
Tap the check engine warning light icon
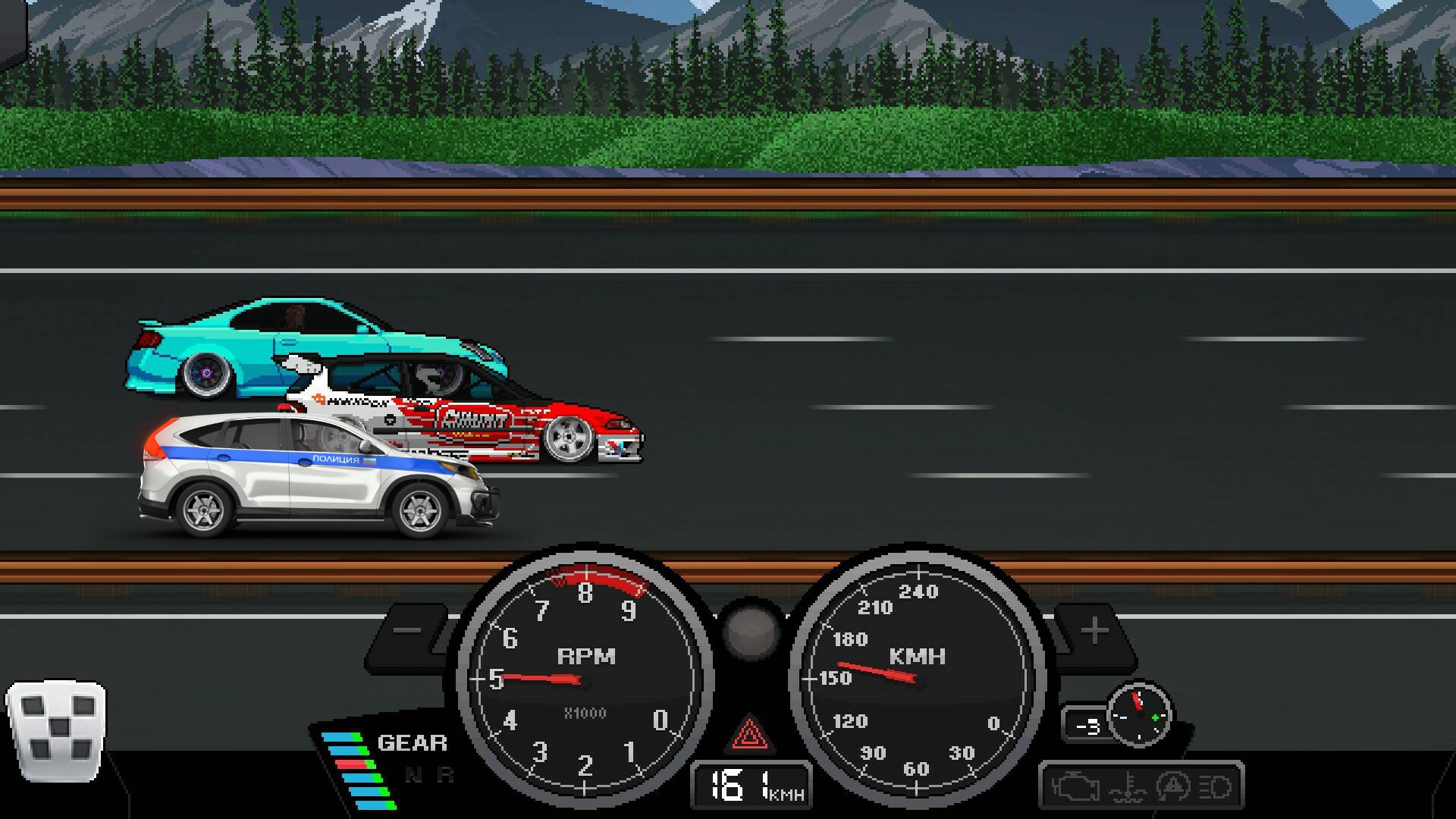tap(1076, 787)
